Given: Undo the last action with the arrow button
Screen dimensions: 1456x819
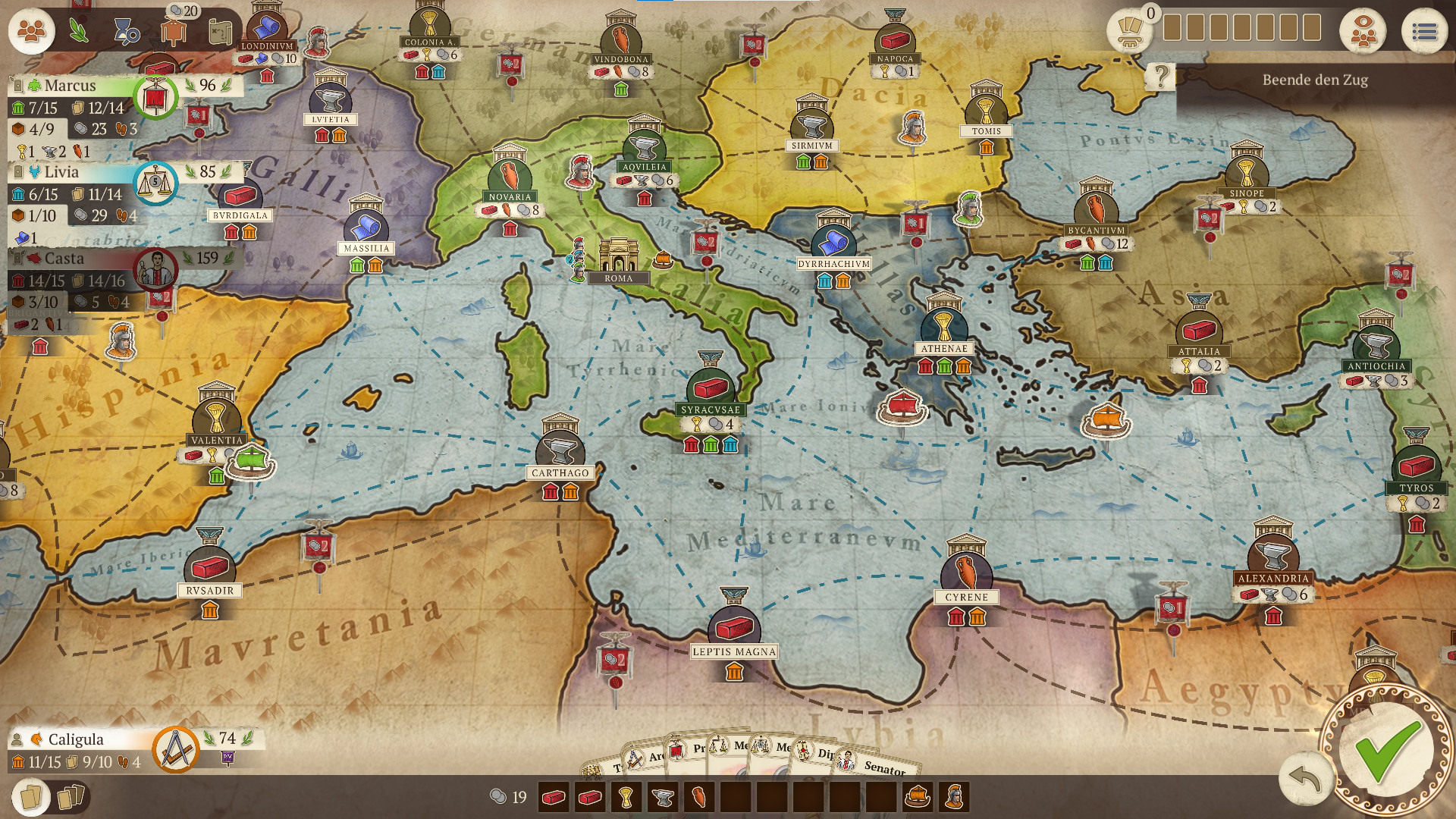Looking at the screenshot, I should [1304, 779].
